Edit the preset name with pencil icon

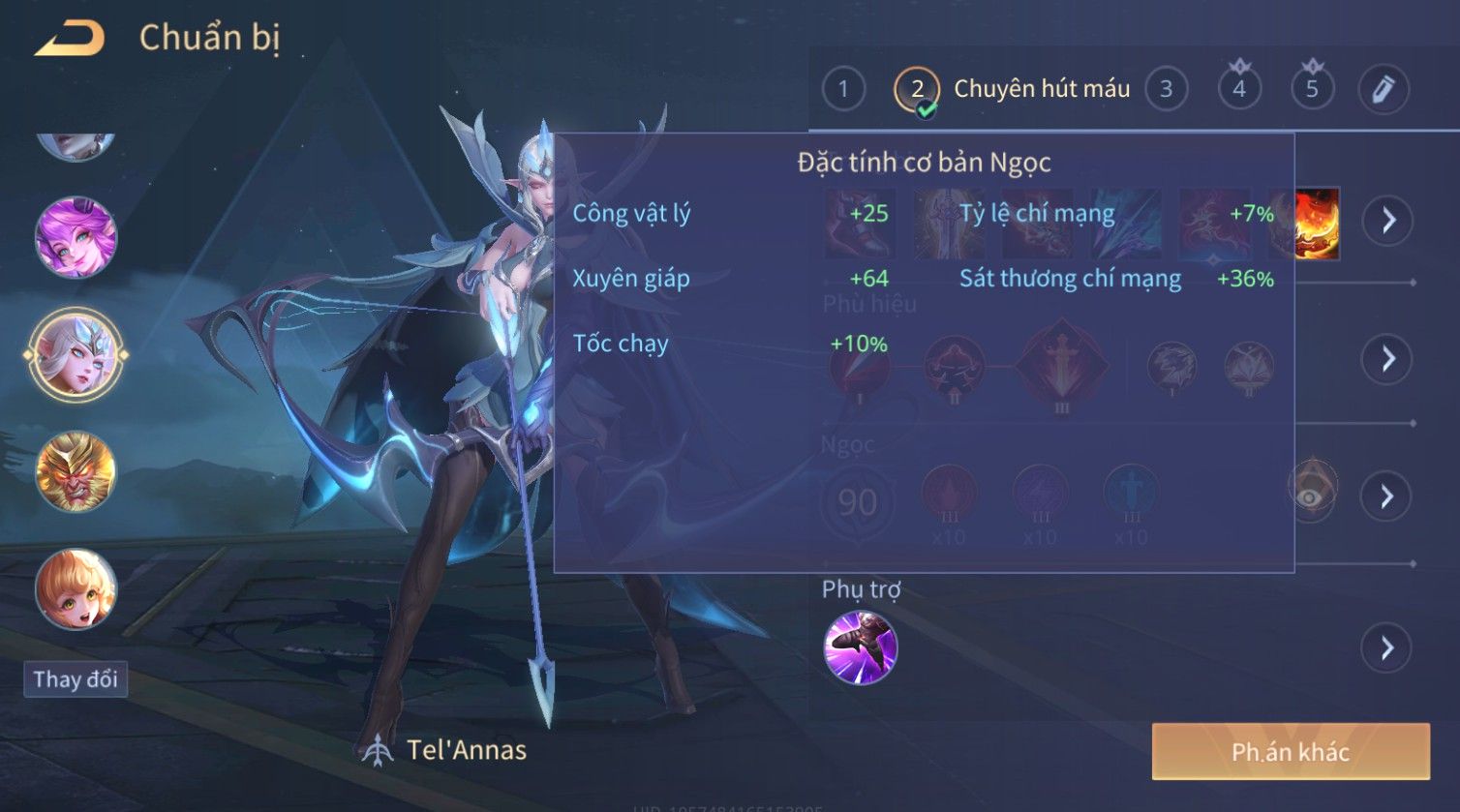coord(1383,90)
